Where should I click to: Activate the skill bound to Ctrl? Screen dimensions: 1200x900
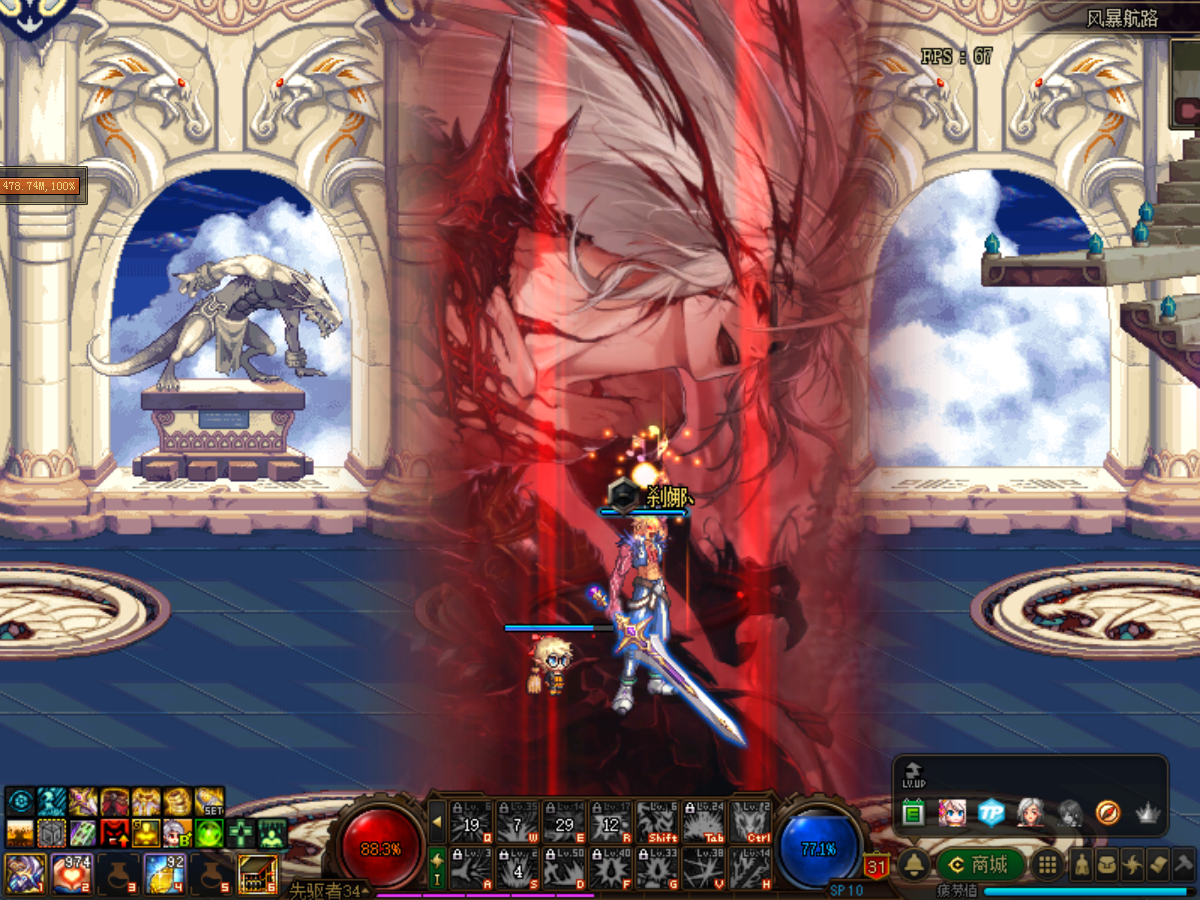click(750, 822)
